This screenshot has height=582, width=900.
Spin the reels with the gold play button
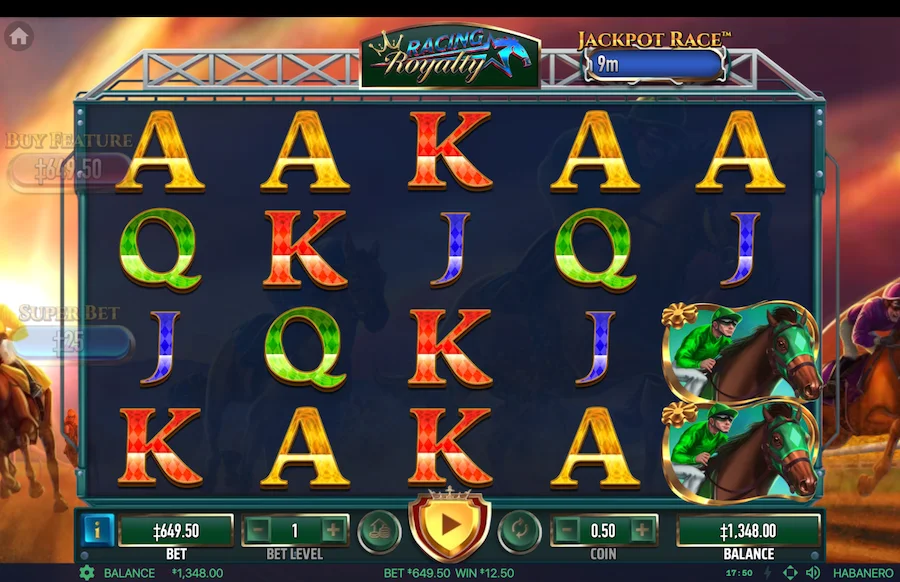pyautogui.click(x=449, y=523)
